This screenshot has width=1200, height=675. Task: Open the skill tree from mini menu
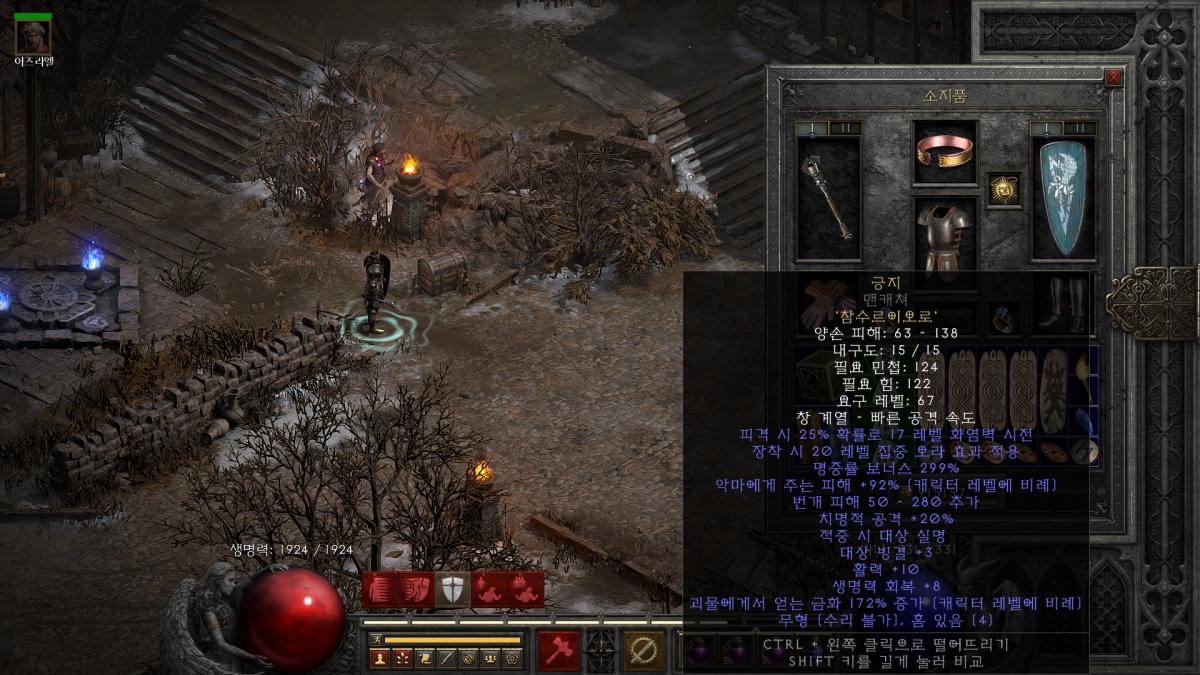[x=402, y=658]
